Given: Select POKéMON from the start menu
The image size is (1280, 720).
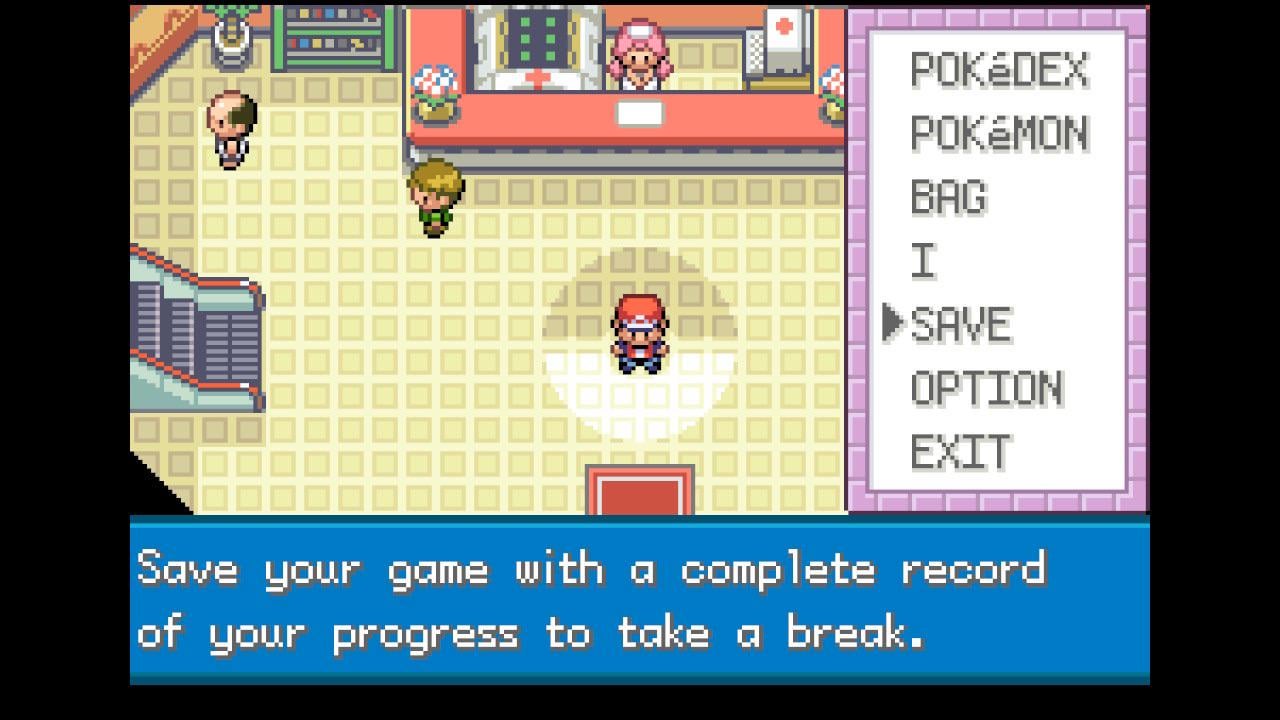Looking at the screenshot, I should tap(998, 133).
